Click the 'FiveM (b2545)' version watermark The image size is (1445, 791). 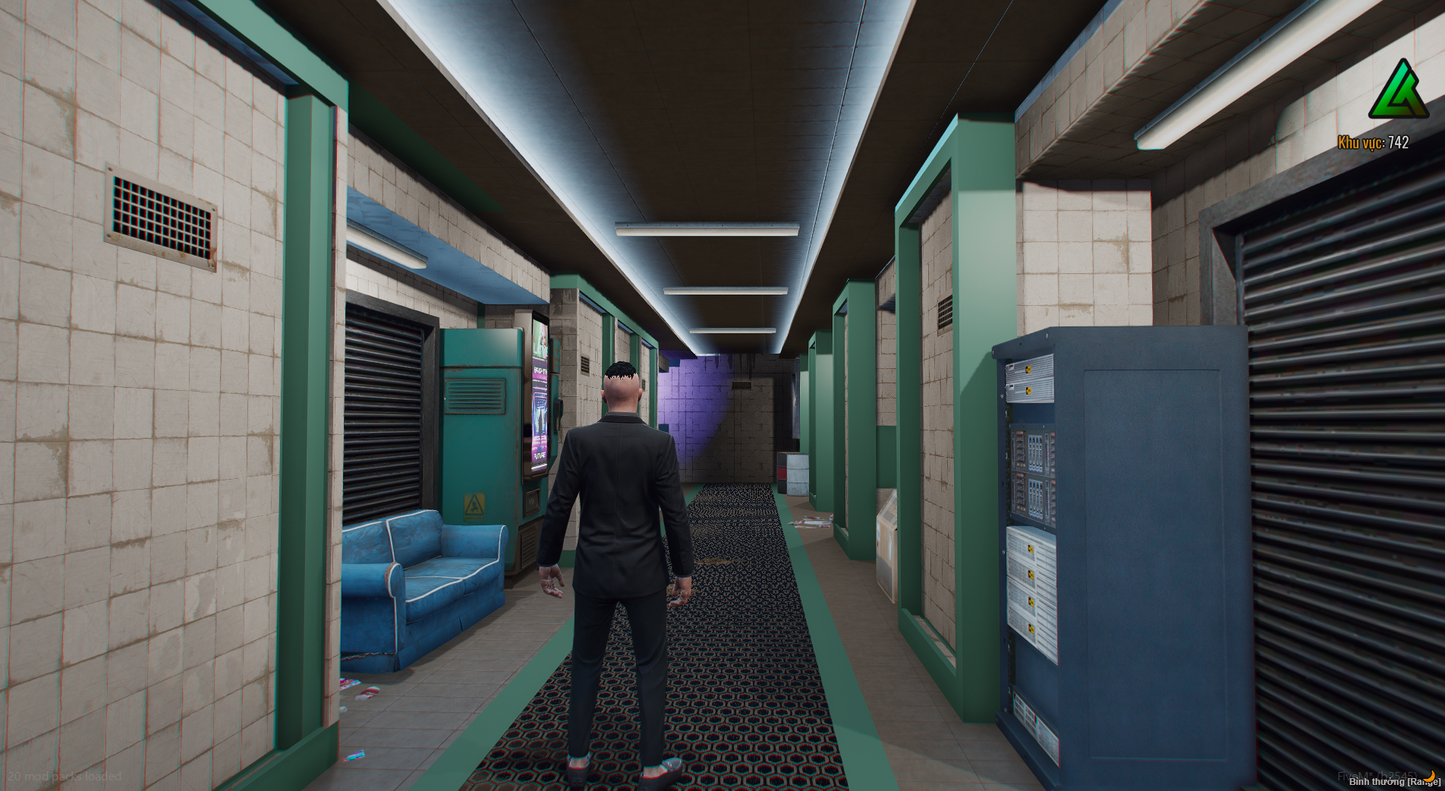(x=1378, y=775)
